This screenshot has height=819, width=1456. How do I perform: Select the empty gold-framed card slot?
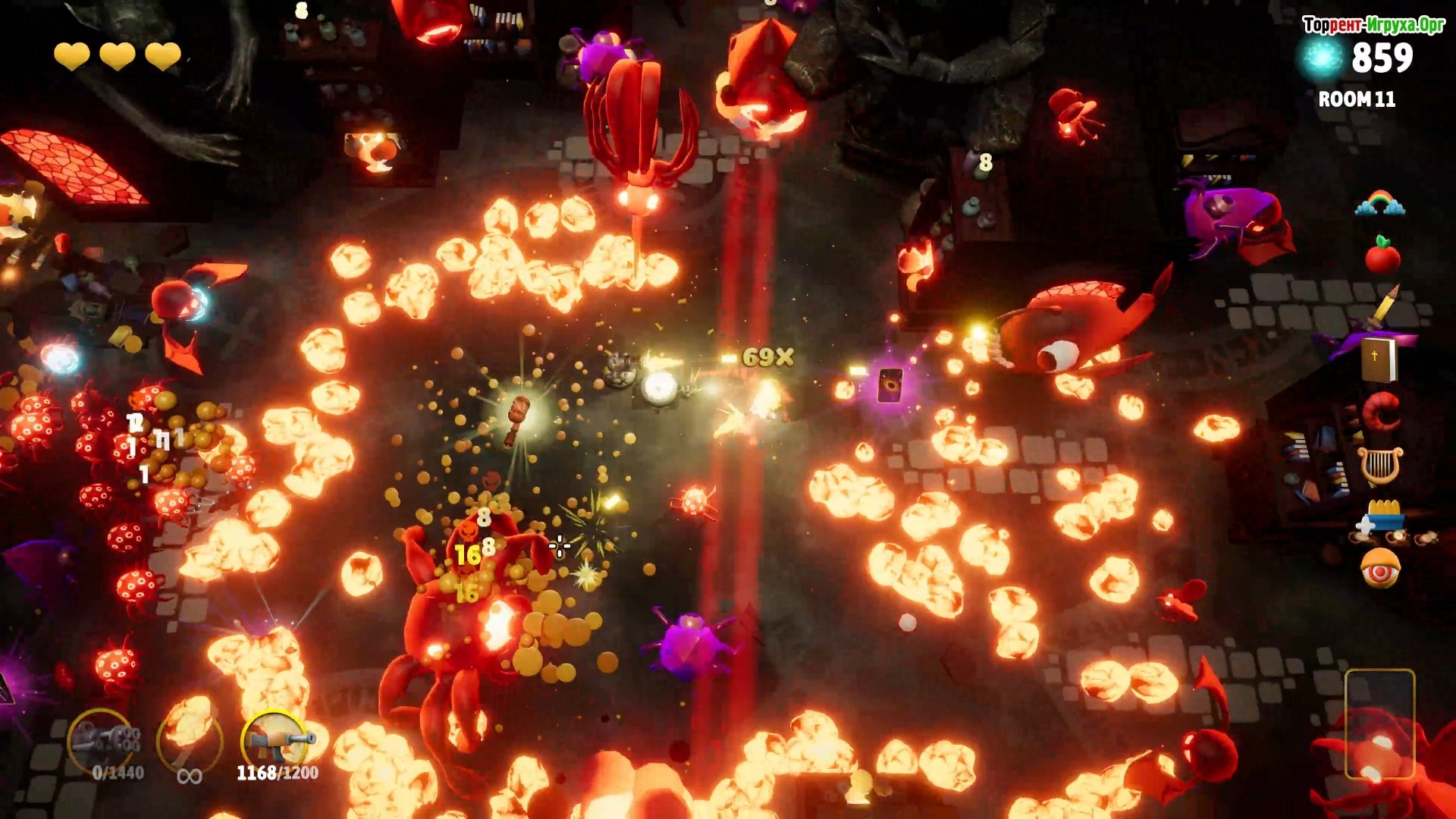pos(1379,724)
